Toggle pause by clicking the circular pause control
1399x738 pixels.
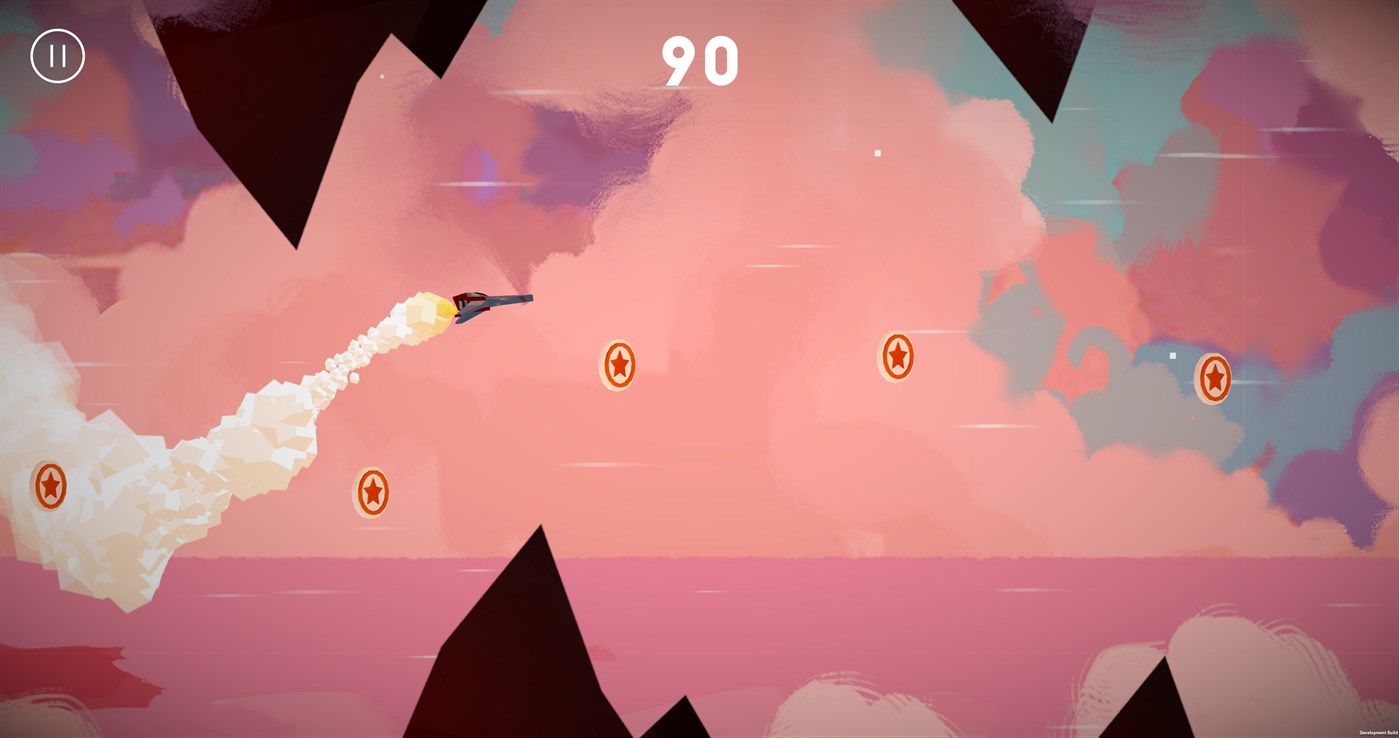point(56,55)
